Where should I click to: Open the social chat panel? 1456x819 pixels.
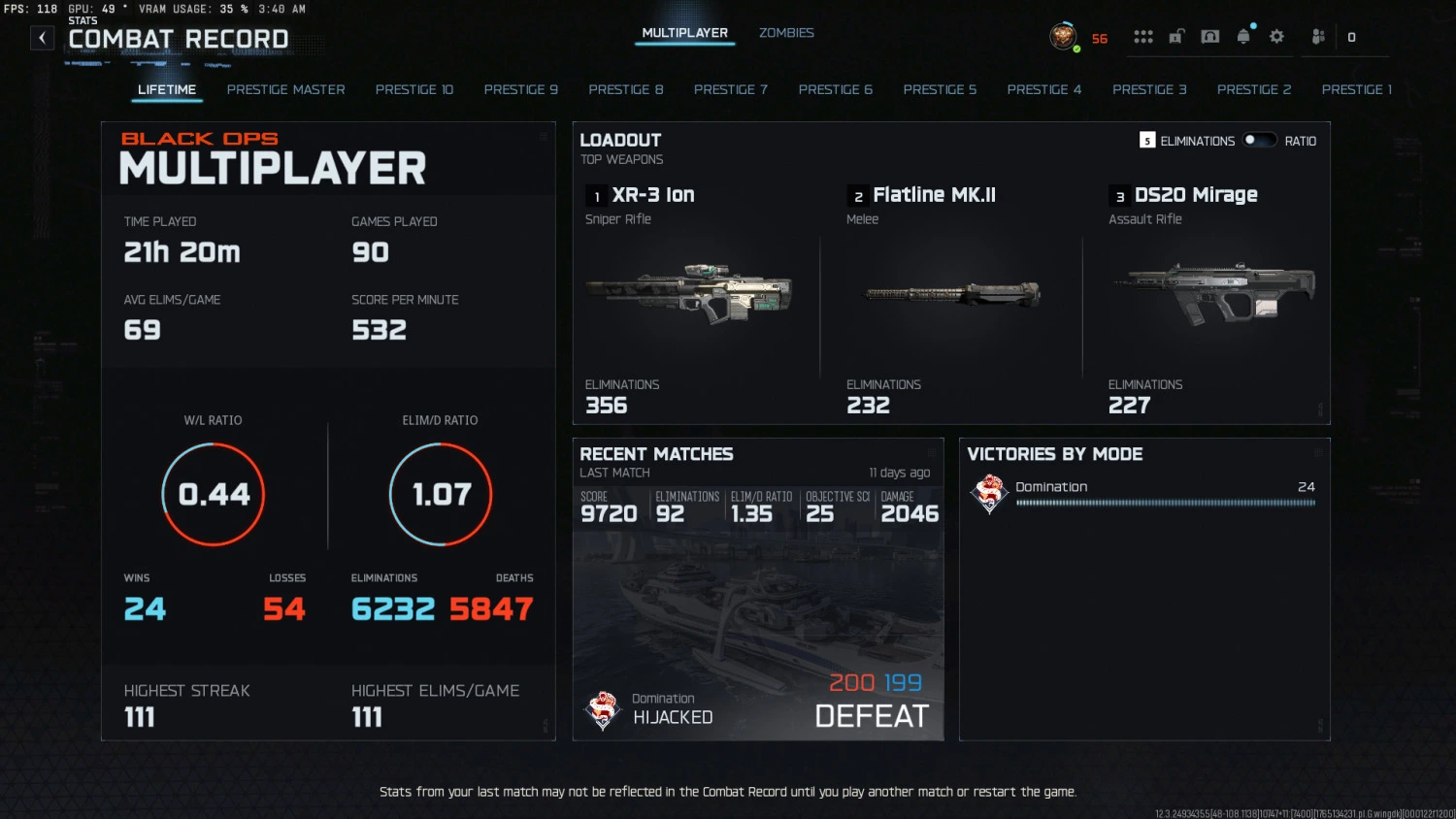(x=1209, y=35)
